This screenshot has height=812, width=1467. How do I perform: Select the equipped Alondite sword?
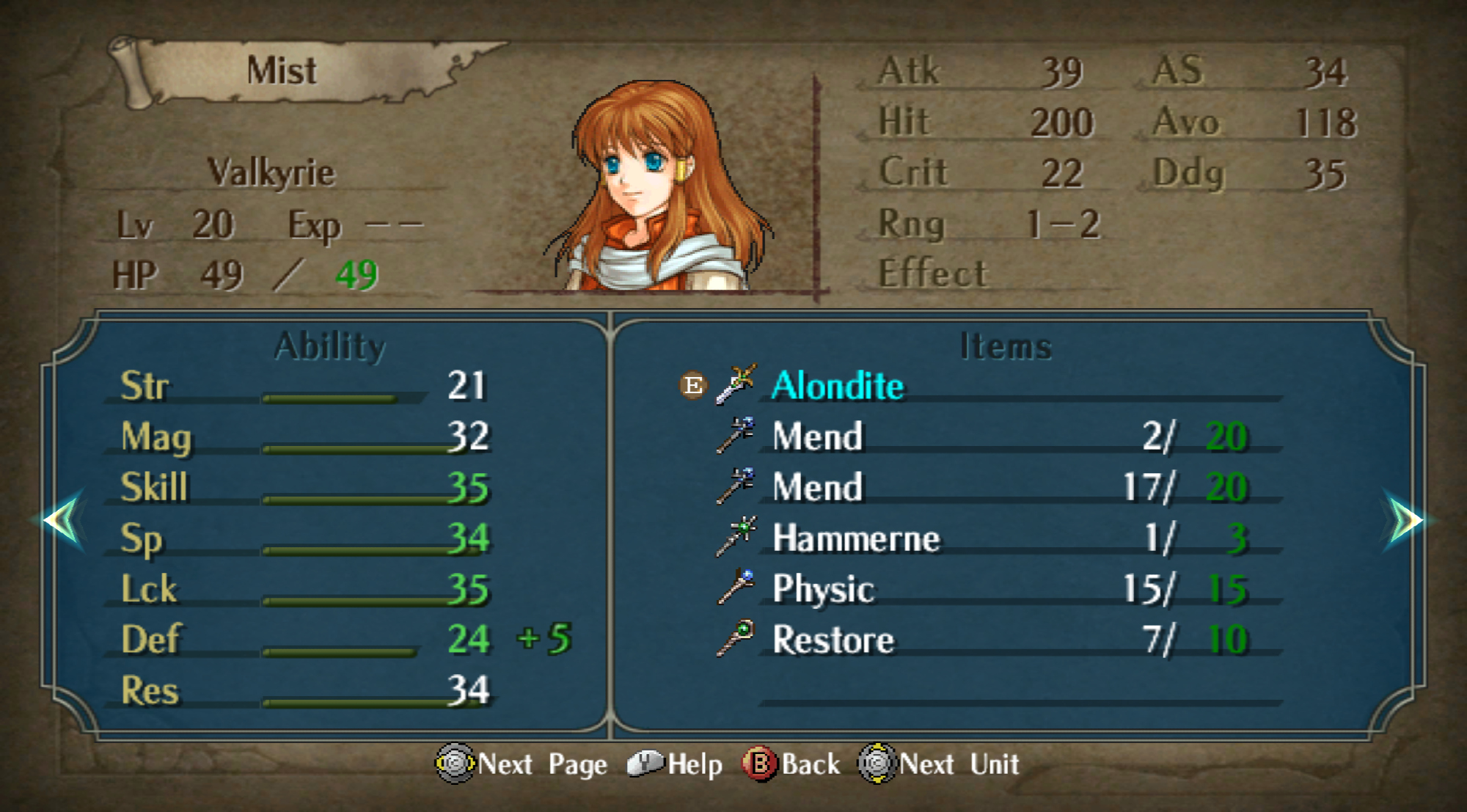click(x=837, y=386)
